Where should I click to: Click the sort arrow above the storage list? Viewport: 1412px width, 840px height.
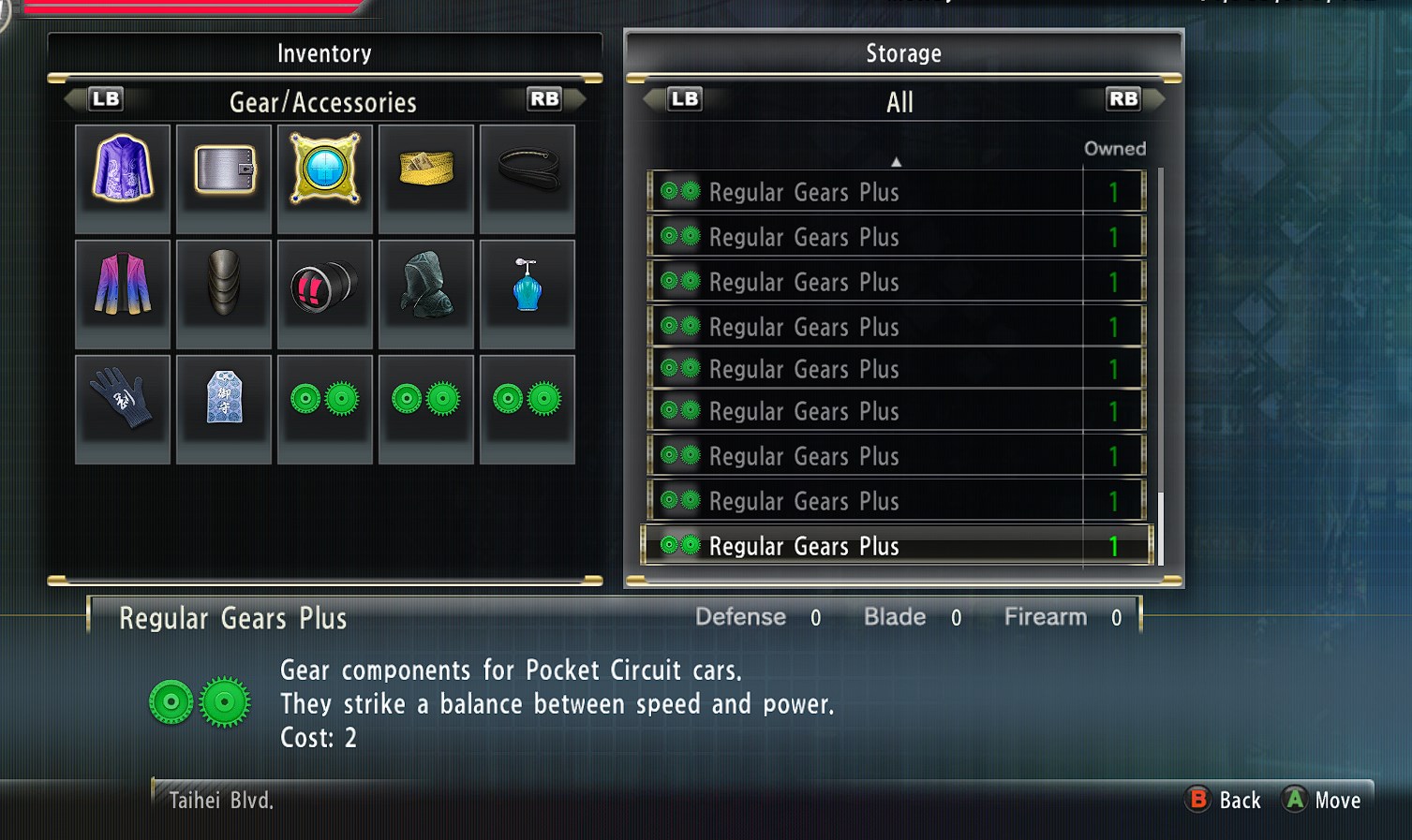897,161
